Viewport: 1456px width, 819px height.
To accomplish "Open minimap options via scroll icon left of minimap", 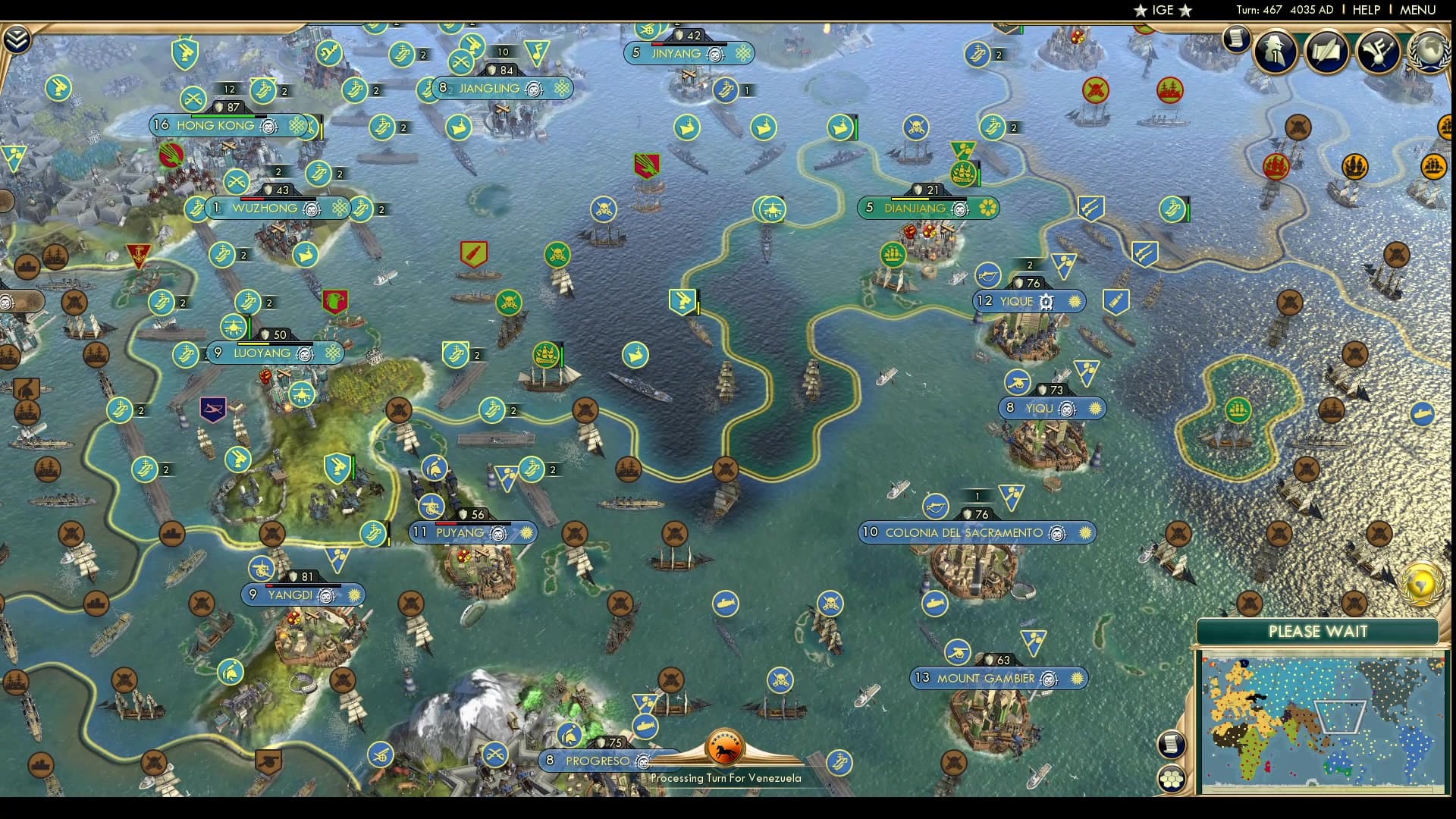I will pyautogui.click(x=1172, y=744).
